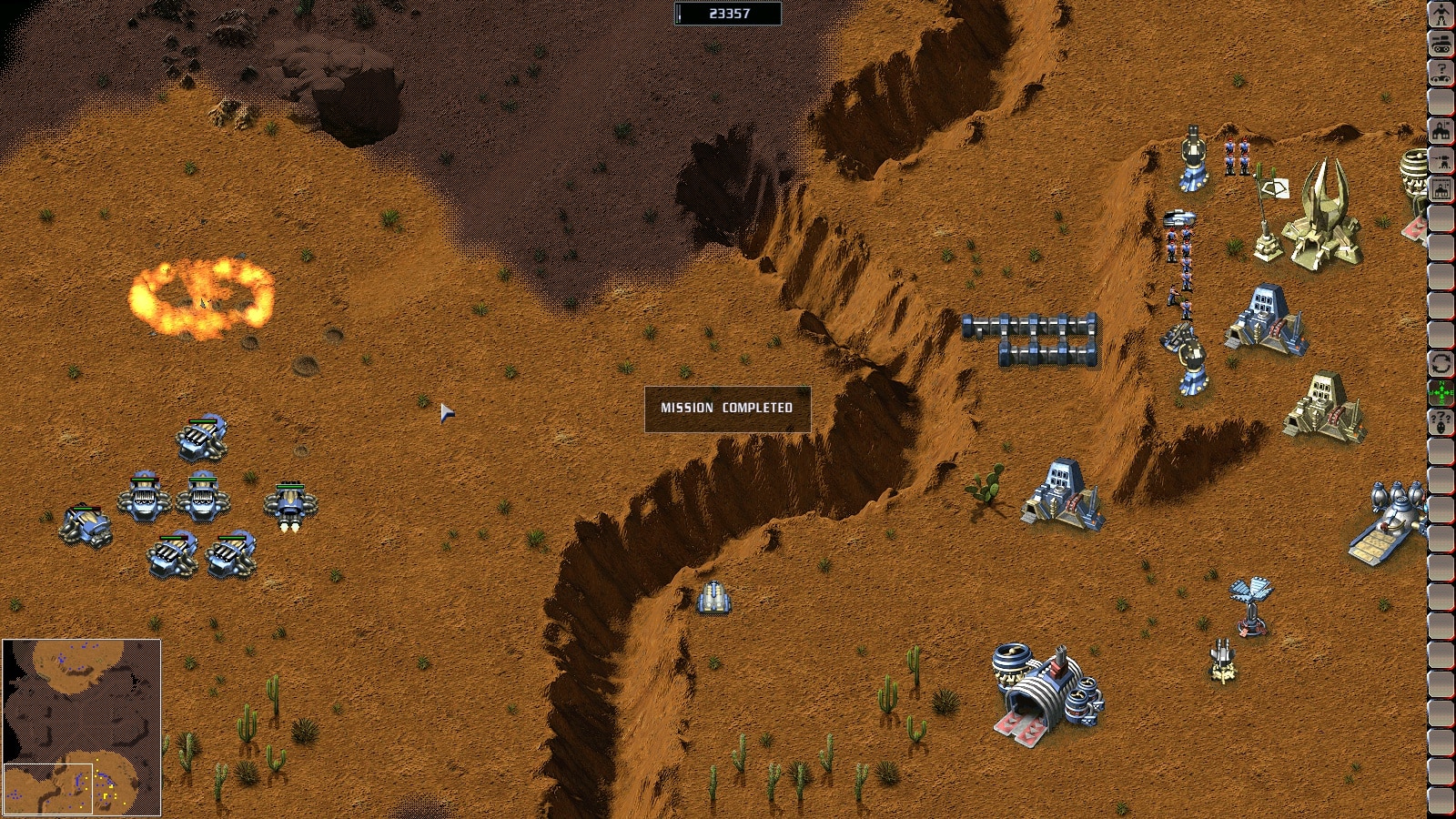1456x819 pixels.
Task: Activate the green compass direction button
Action: [1441, 392]
